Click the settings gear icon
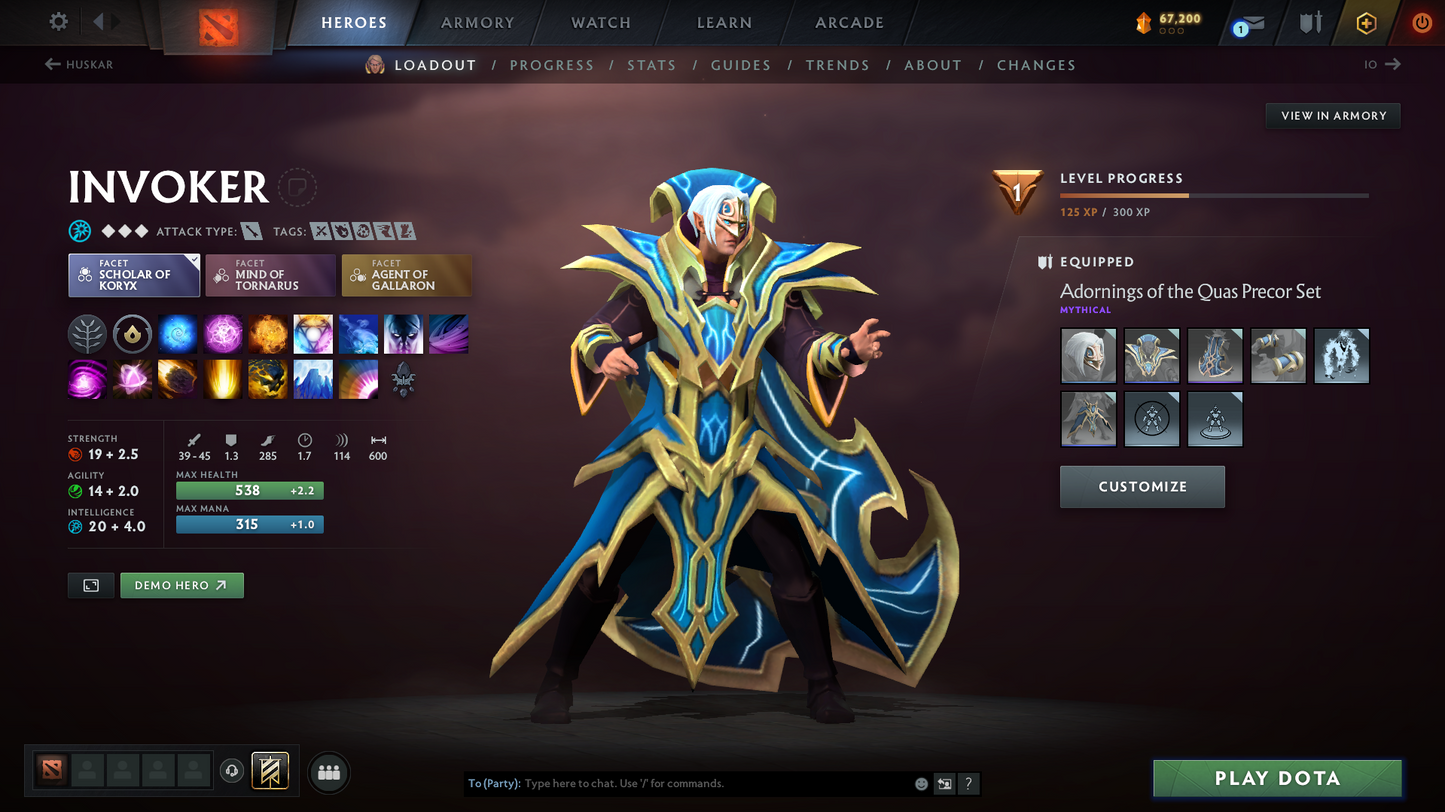This screenshot has height=812, width=1445. [58, 21]
